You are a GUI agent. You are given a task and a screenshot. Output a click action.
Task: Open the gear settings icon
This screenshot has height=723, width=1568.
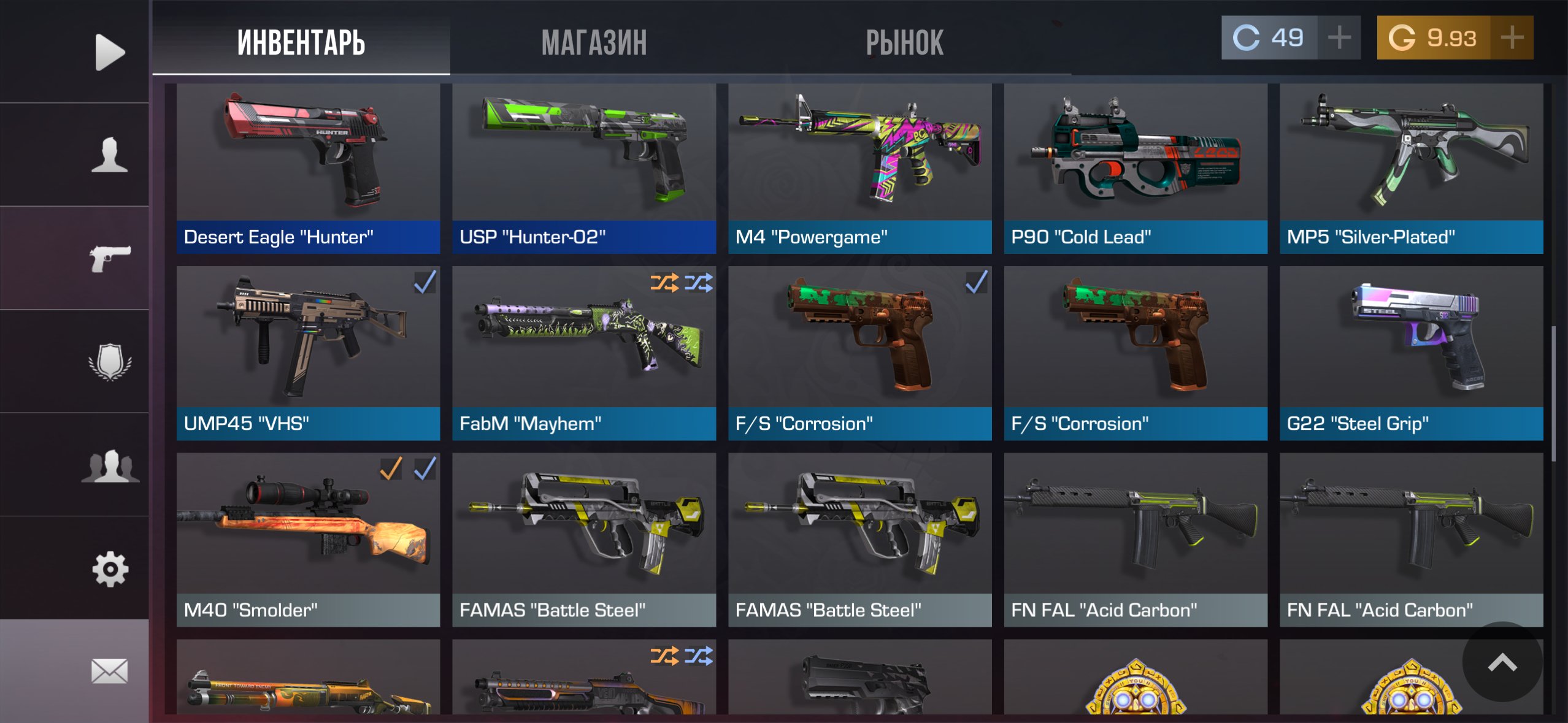(x=110, y=569)
